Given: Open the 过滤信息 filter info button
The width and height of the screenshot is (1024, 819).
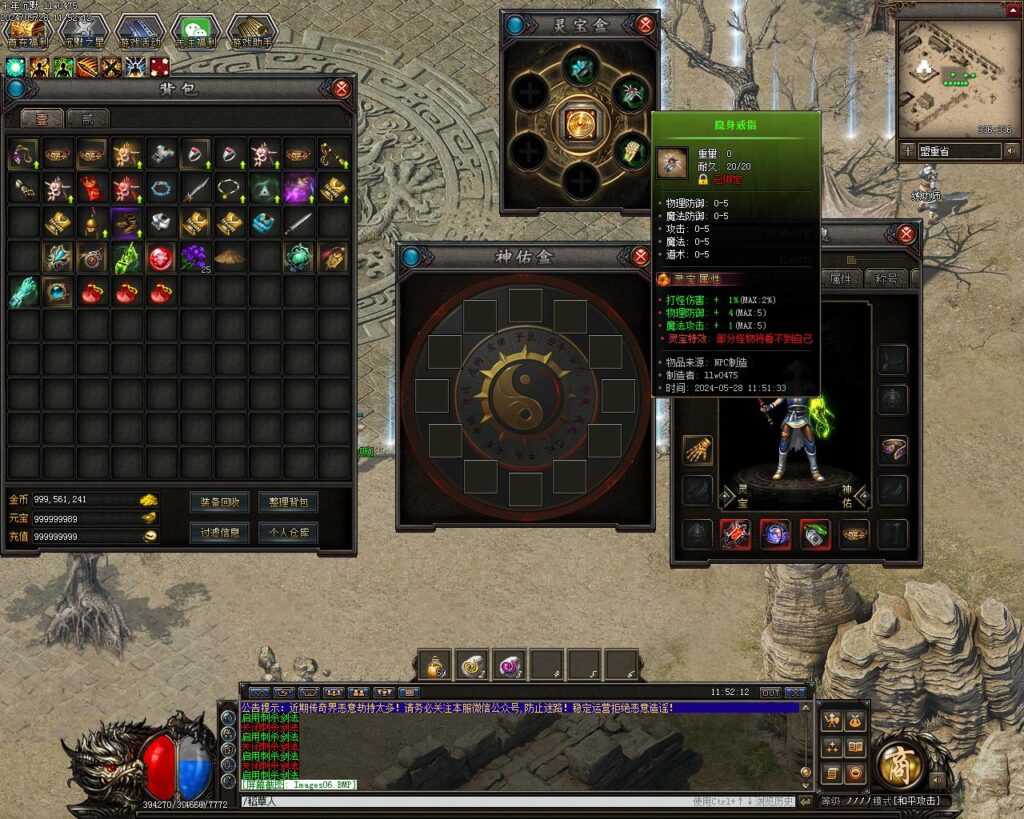Looking at the screenshot, I should (x=220, y=533).
